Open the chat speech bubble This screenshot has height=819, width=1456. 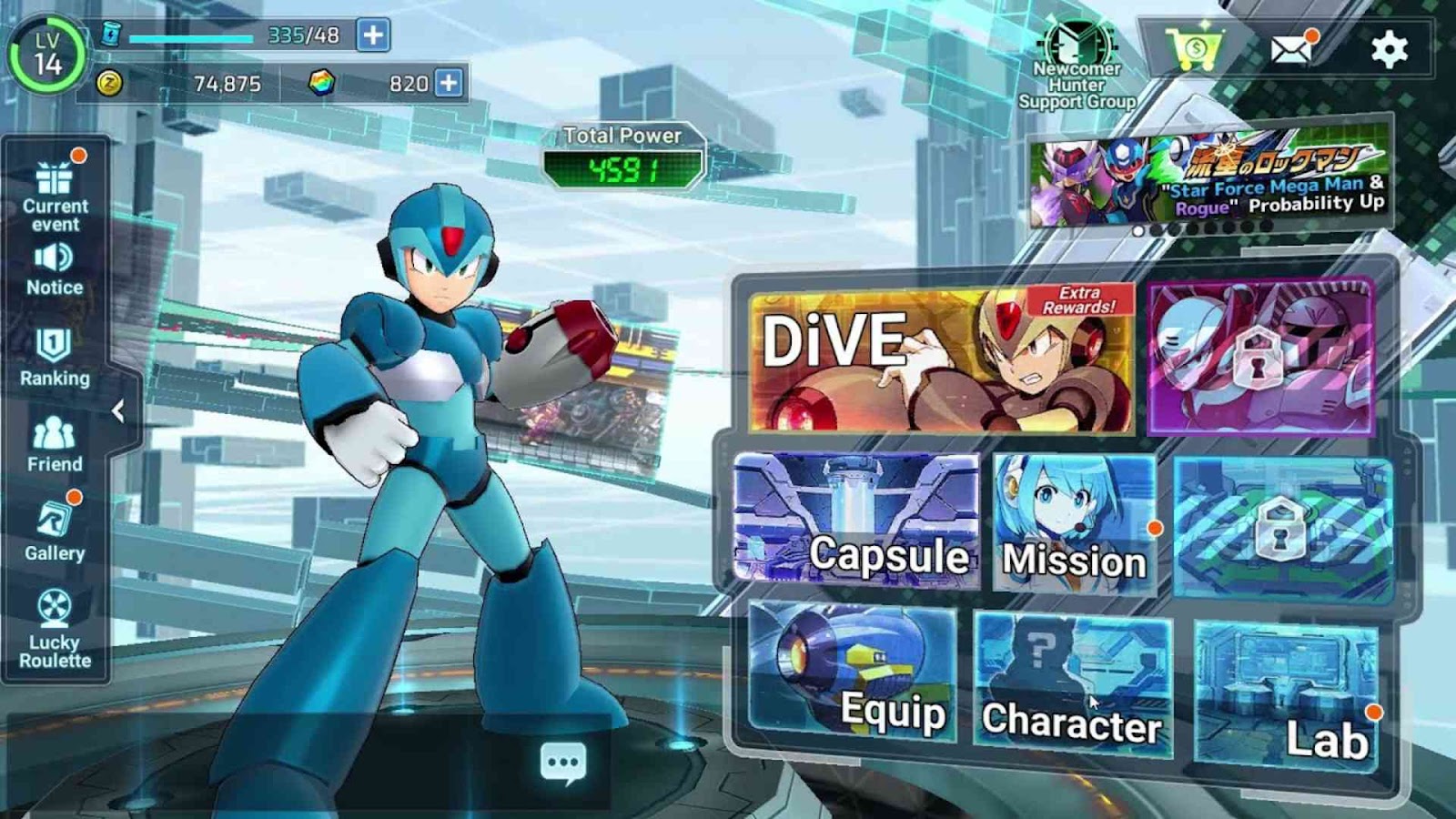(x=563, y=763)
